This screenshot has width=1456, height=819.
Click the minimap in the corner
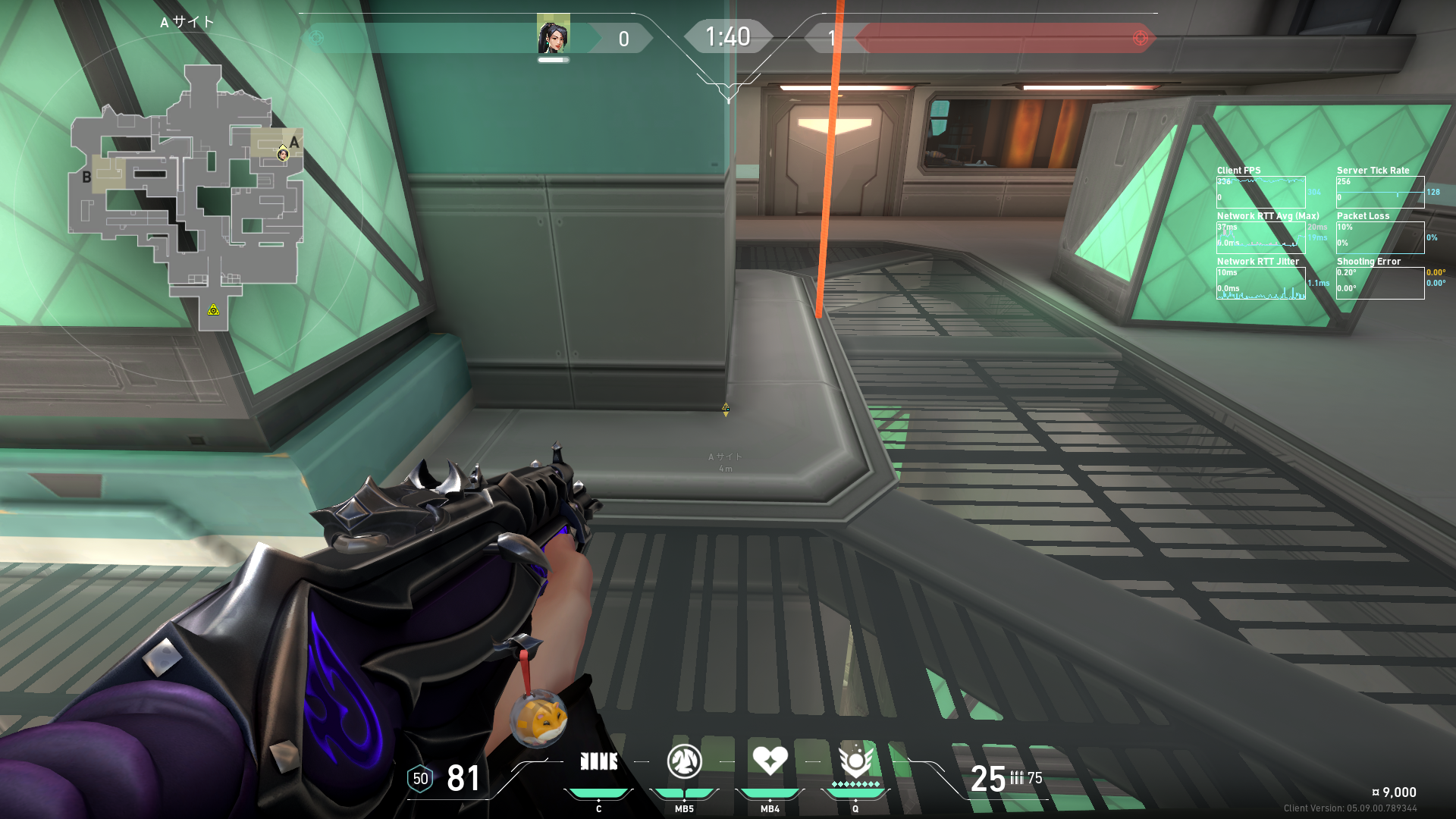click(x=187, y=199)
